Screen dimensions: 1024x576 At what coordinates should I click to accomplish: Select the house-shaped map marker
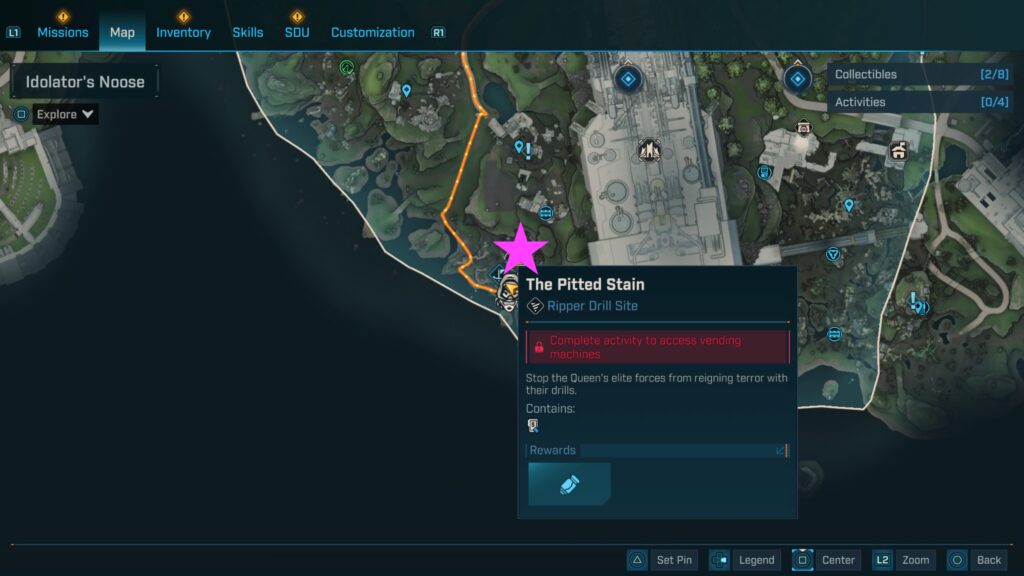pos(898,151)
